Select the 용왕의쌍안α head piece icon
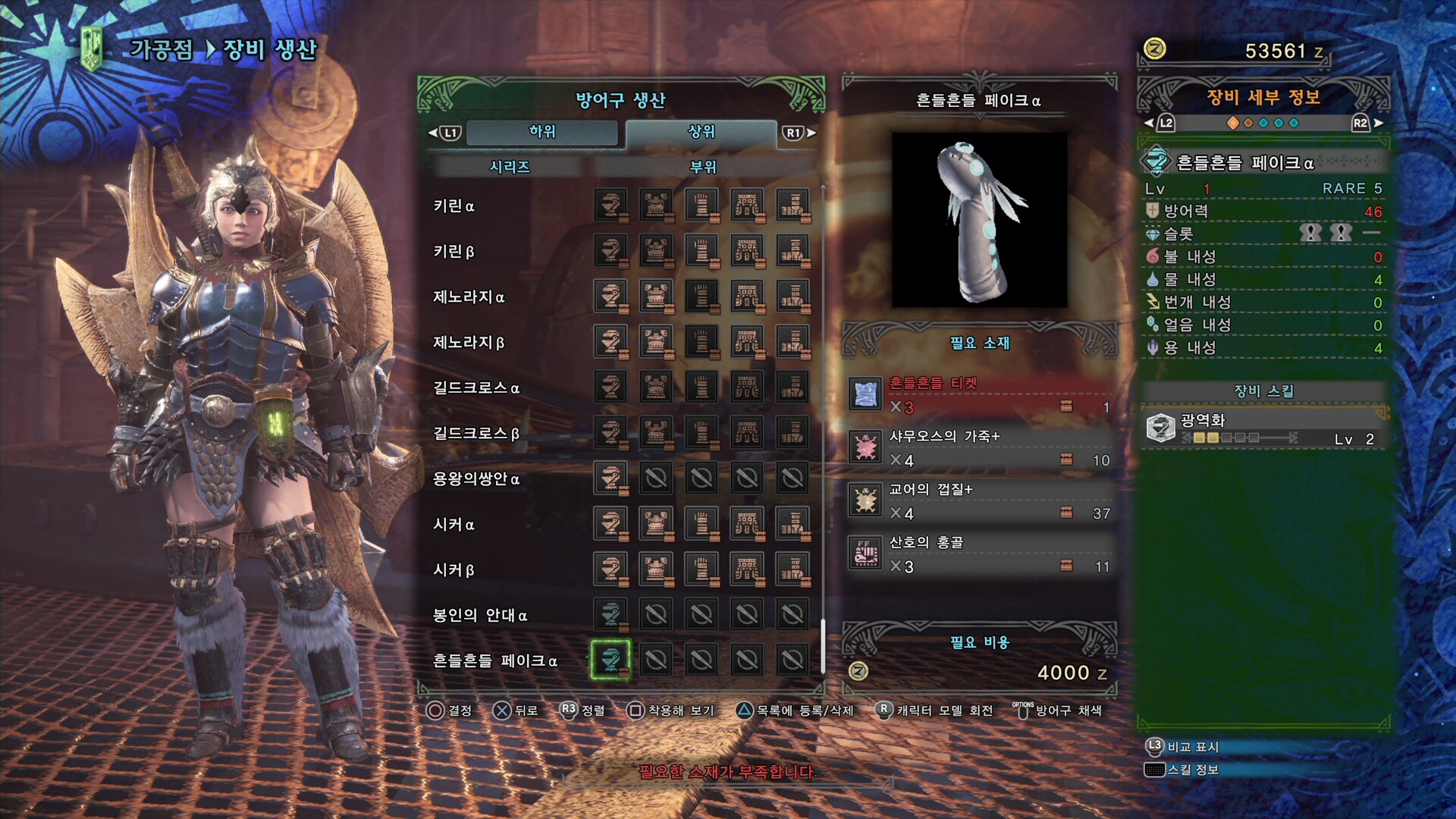Screen dimensions: 1456x819 tap(610, 479)
